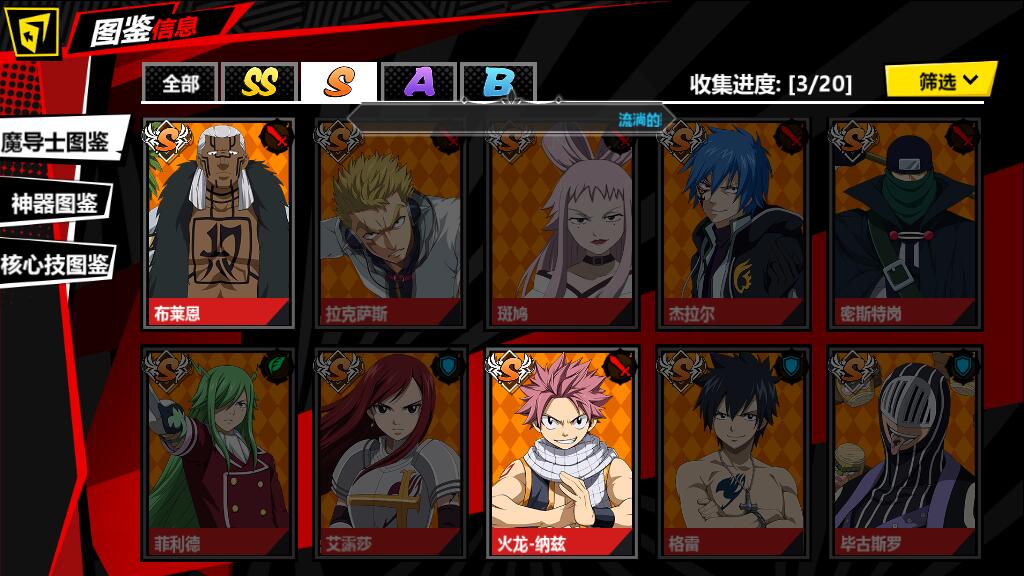Open the 魔导士图鉴 section
Image resolution: width=1024 pixels, height=576 pixels.
(x=57, y=142)
